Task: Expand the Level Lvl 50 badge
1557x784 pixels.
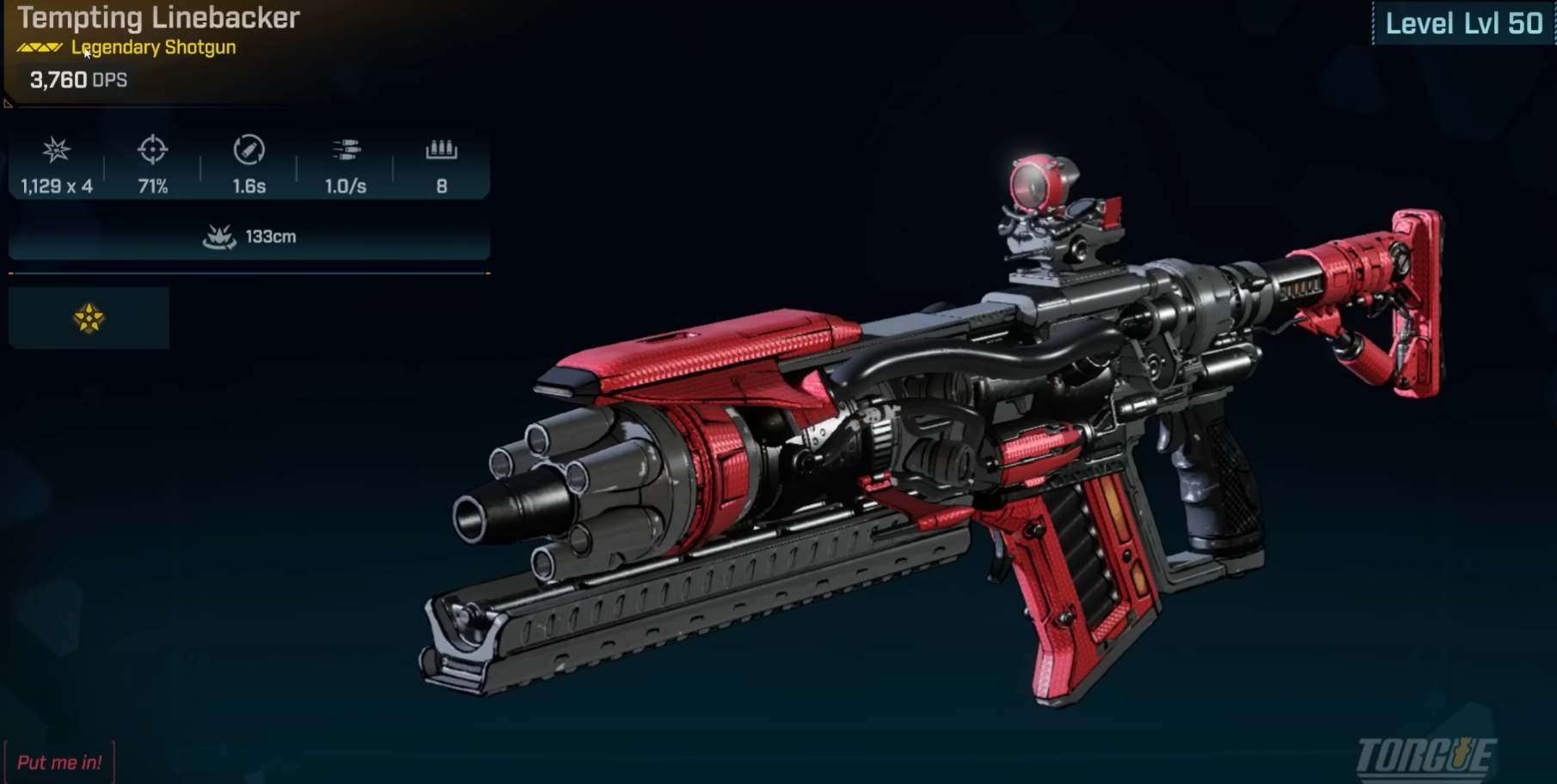Action: point(1463,24)
